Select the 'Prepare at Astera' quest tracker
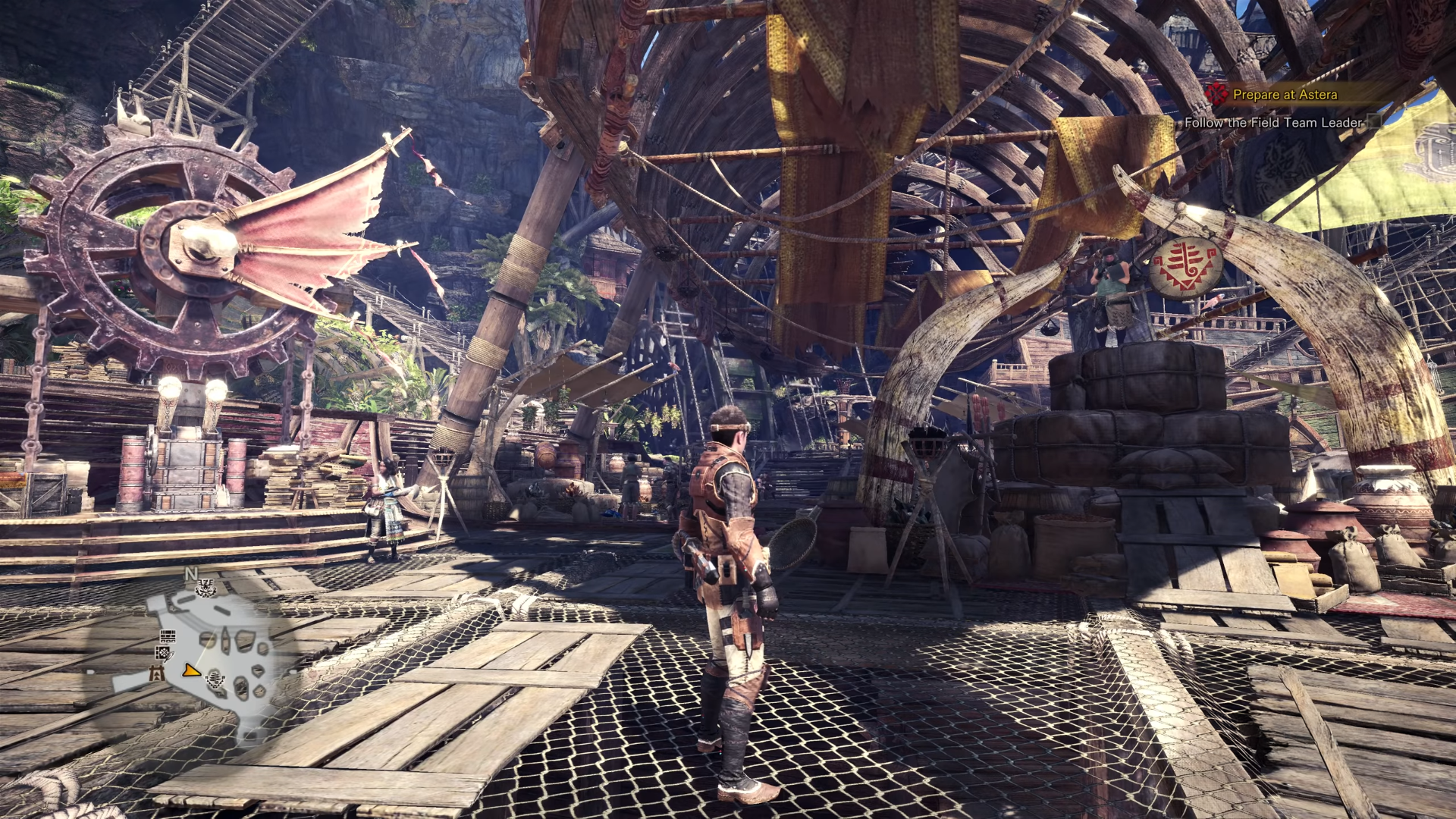Viewport: 1456px width, 819px height. (x=1285, y=95)
